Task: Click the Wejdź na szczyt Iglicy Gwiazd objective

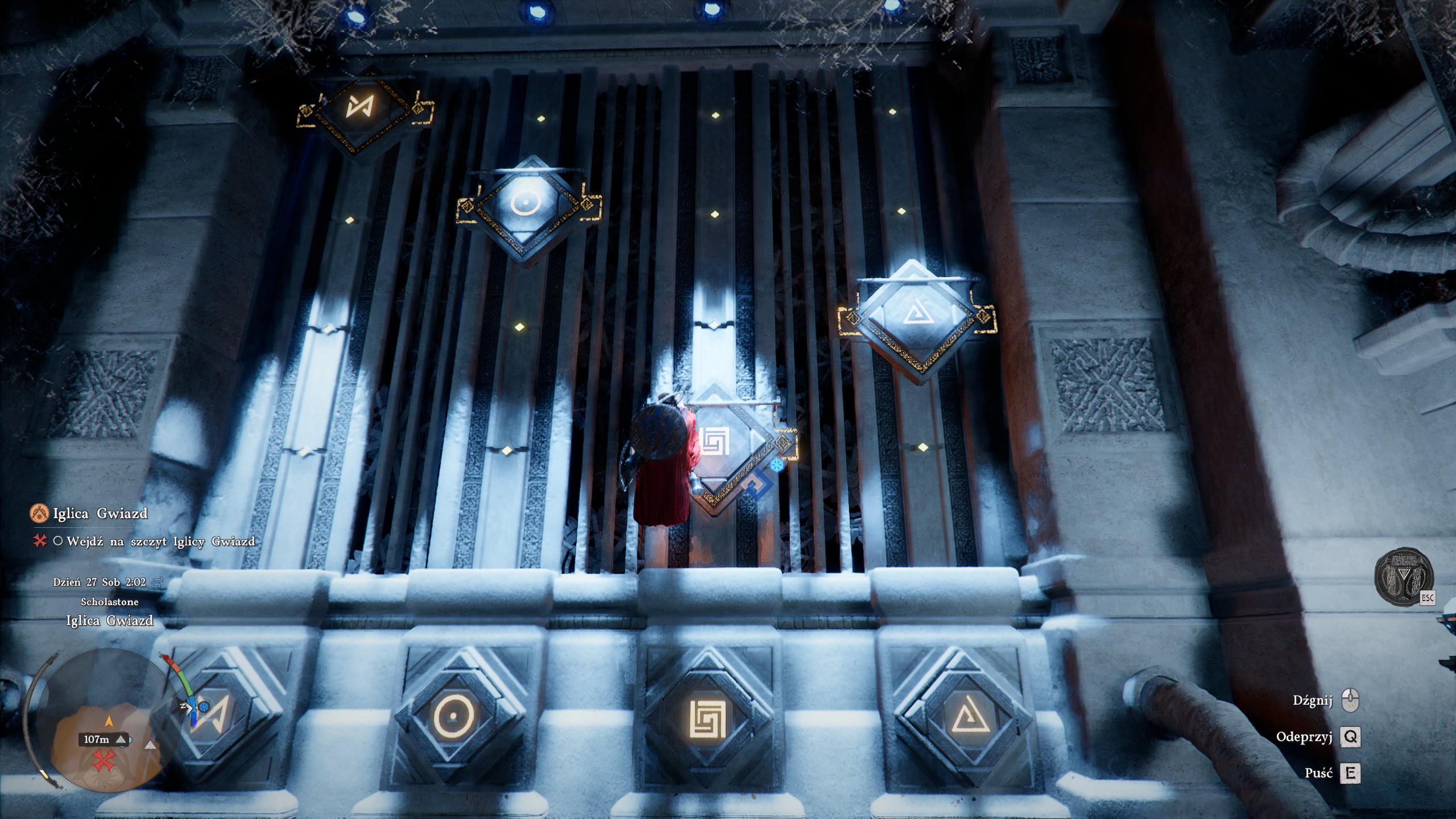Action: (x=160, y=541)
